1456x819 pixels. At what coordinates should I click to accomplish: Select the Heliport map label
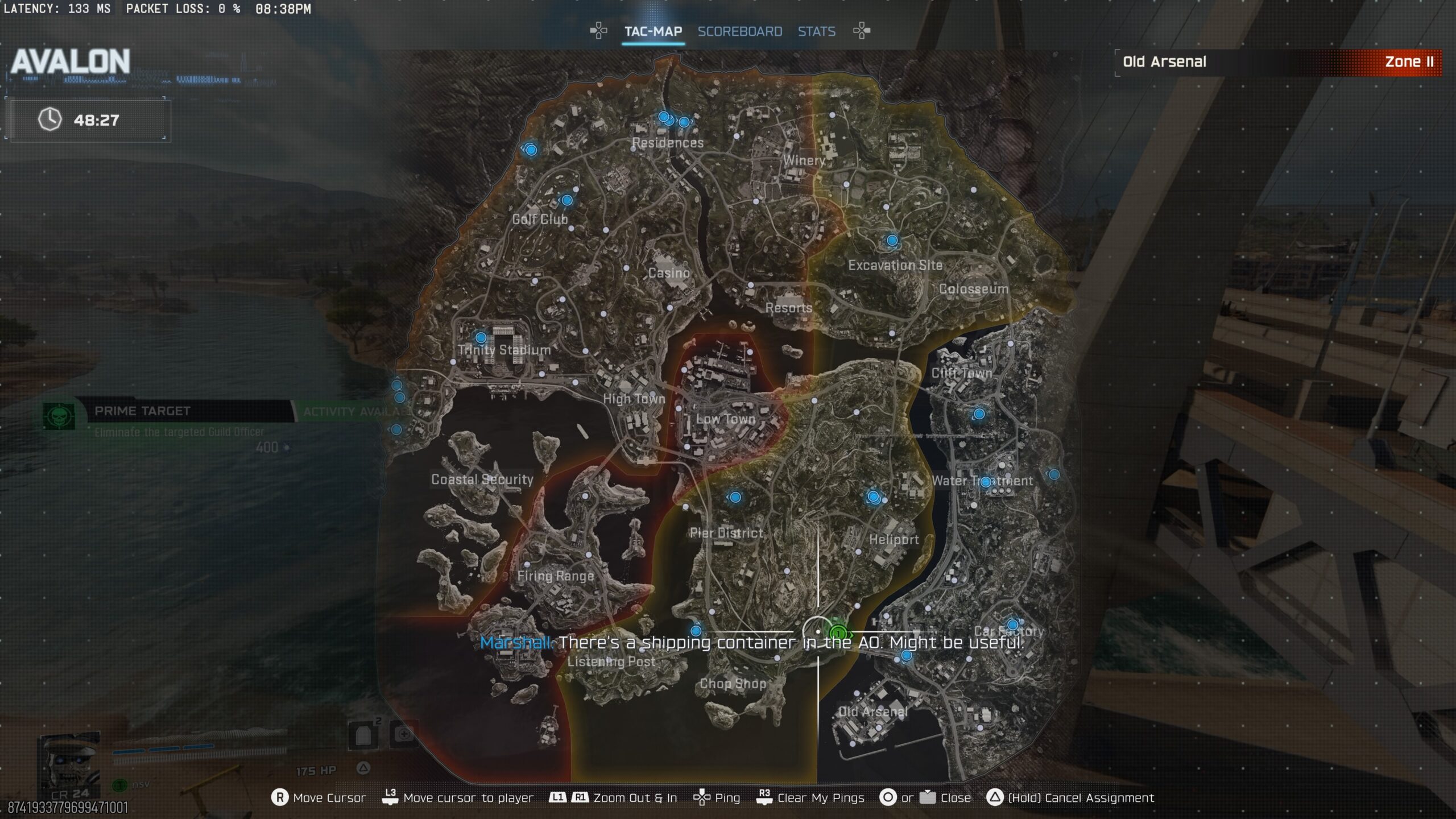894,539
